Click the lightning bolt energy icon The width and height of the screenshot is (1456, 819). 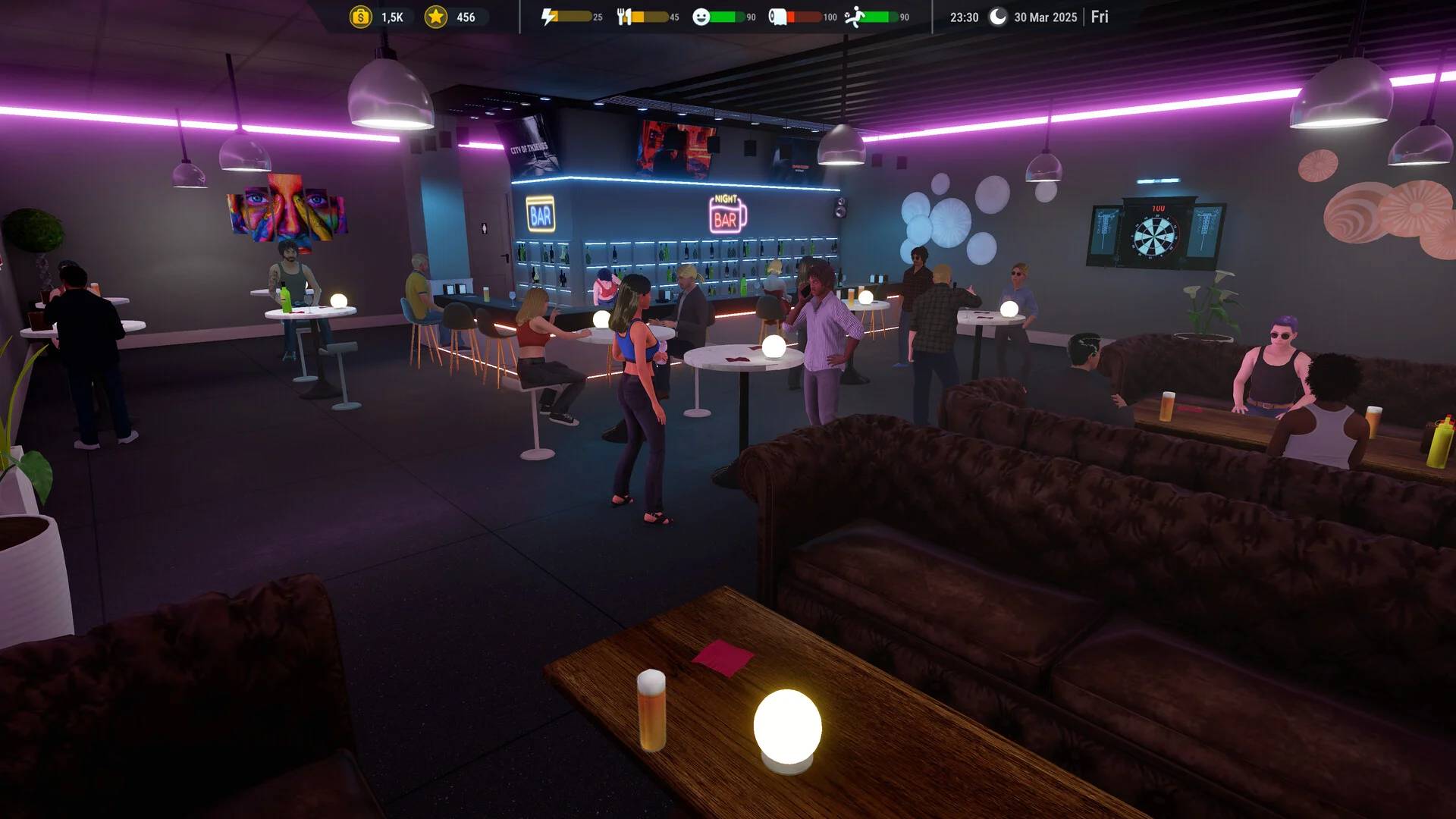549,17
